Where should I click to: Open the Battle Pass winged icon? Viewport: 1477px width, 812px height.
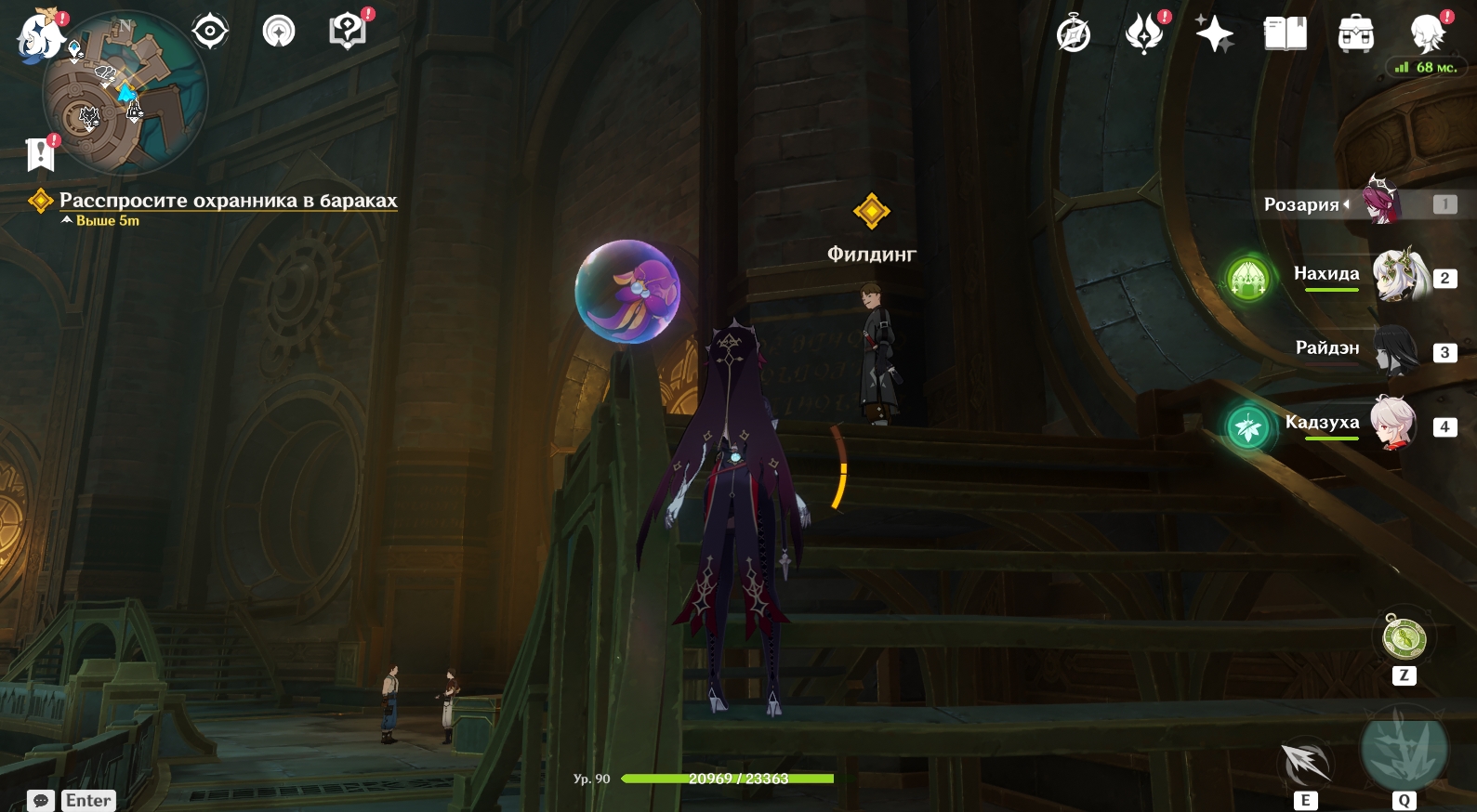click(1144, 34)
